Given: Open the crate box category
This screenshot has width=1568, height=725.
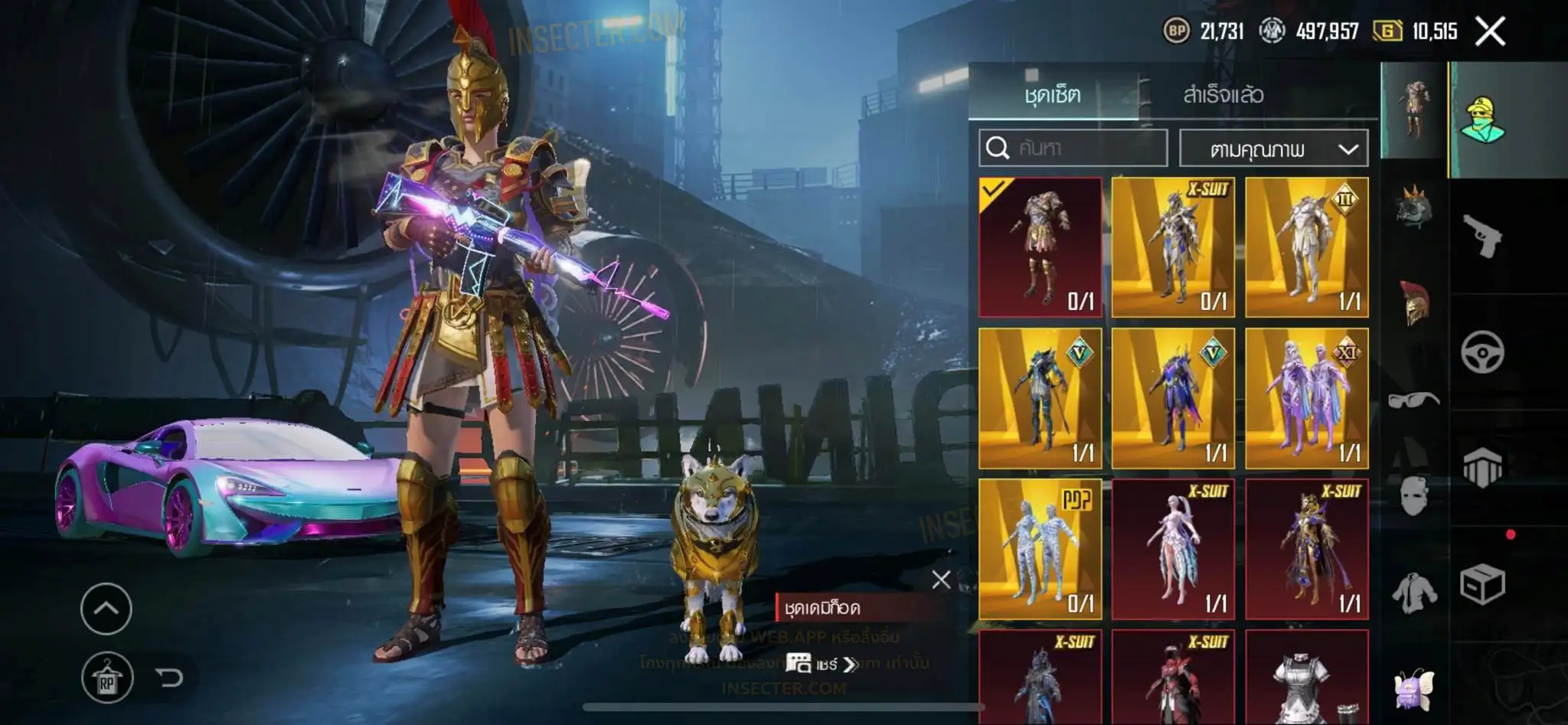Looking at the screenshot, I should point(1482,585).
